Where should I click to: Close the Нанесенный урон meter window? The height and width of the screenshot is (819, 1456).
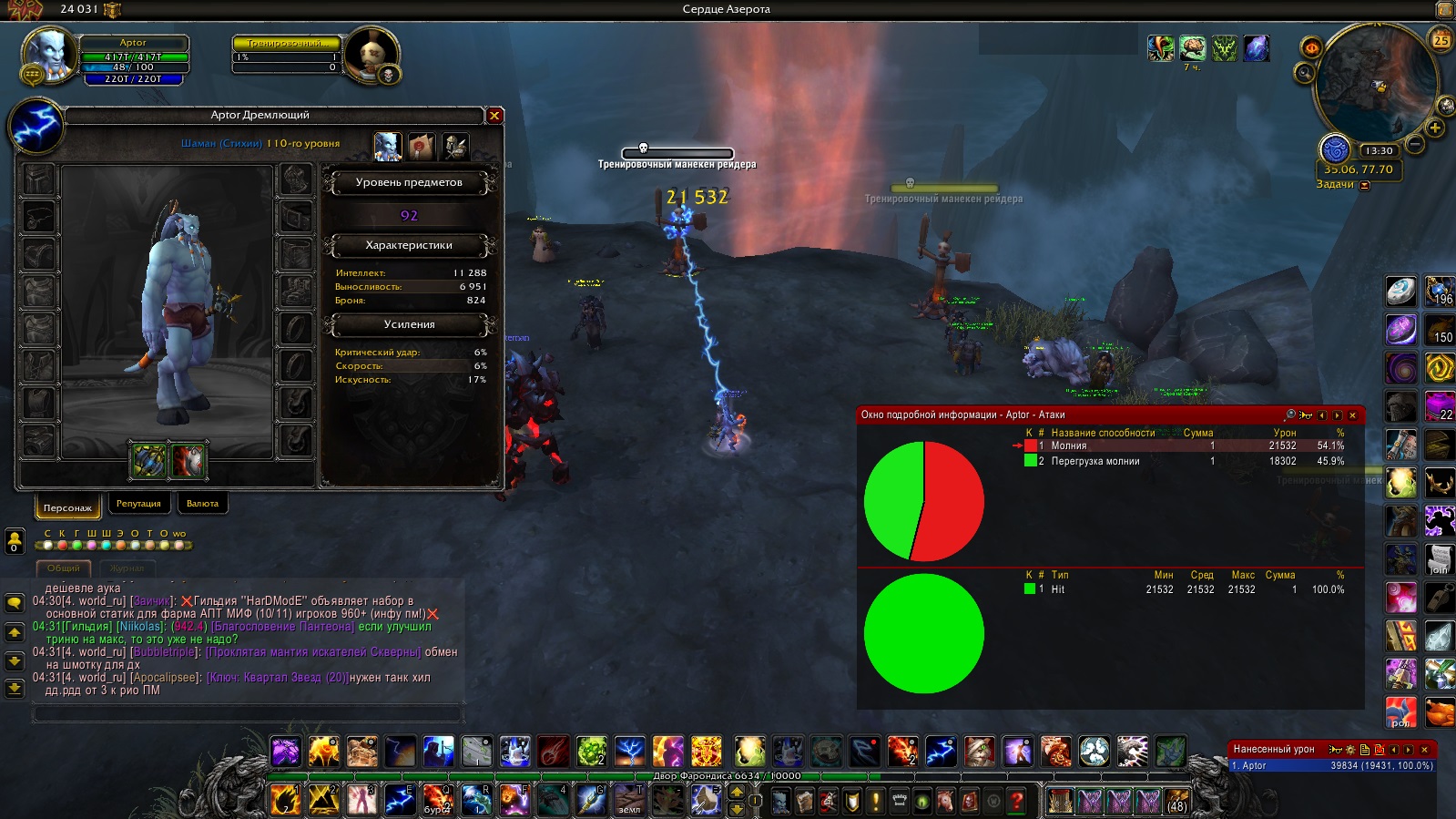[1425, 750]
